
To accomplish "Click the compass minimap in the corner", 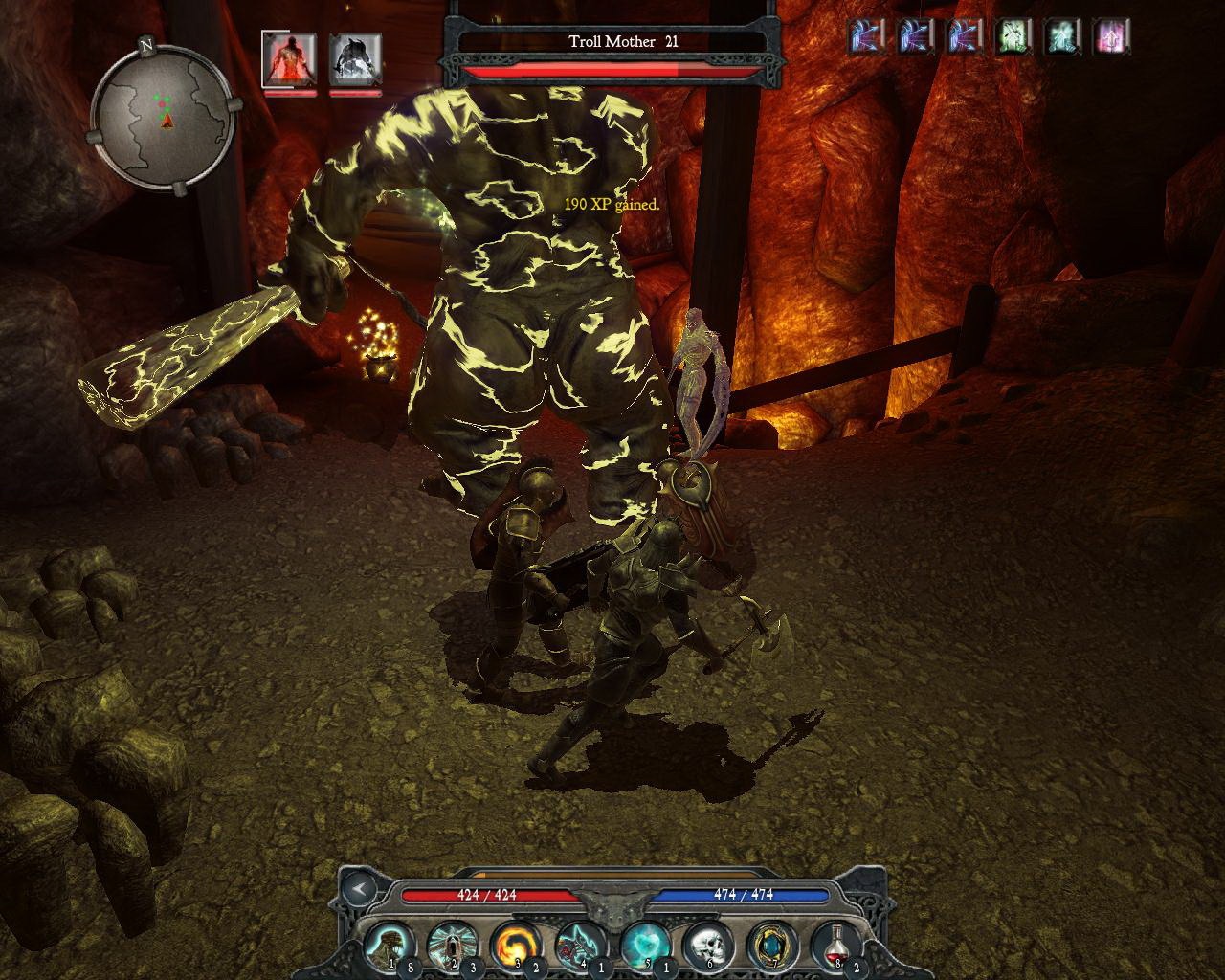I will pyautogui.click(x=163, y=115).
